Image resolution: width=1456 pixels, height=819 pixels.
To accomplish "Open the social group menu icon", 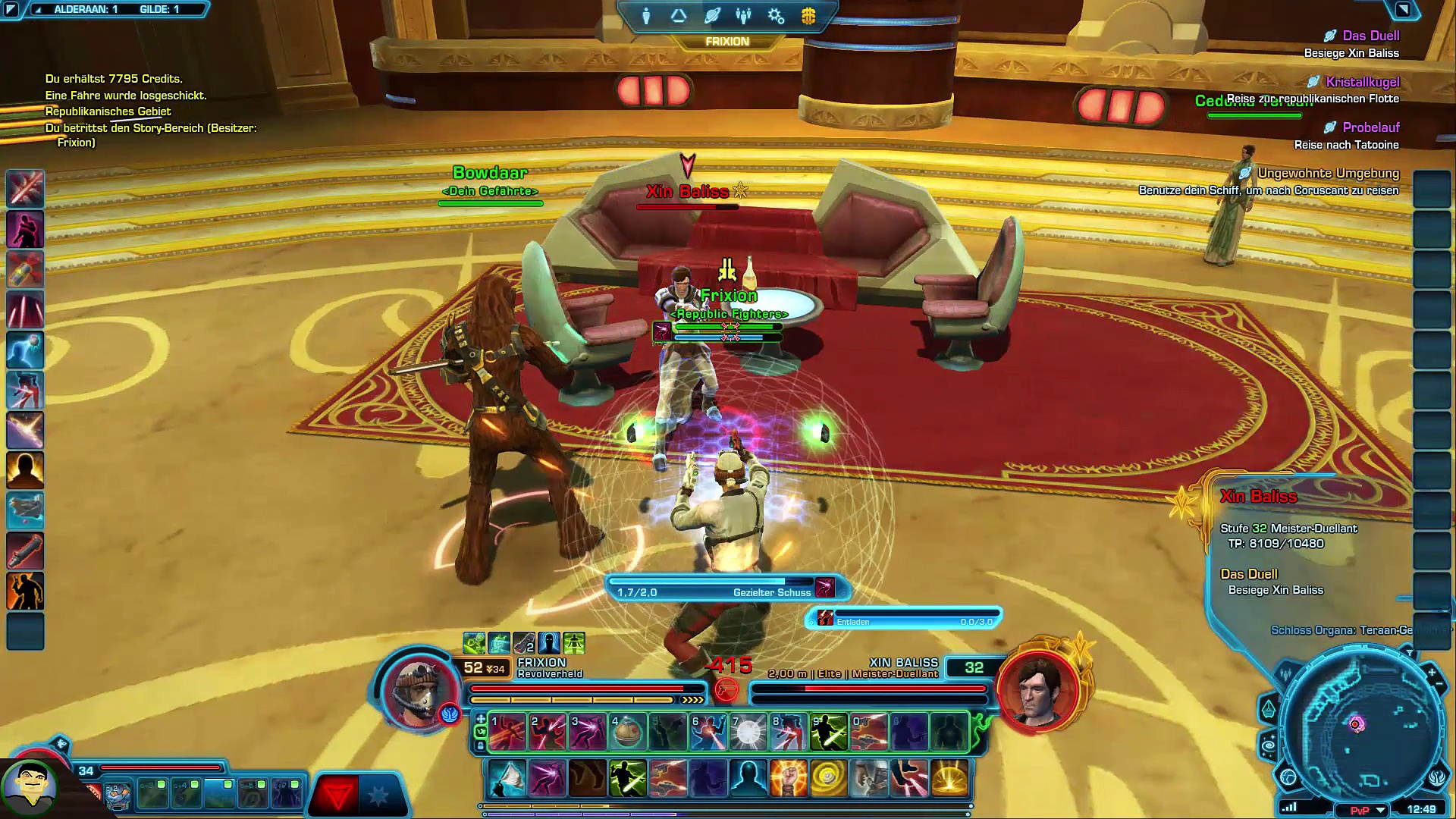I will pyautogui.click(x=744, y=16).
